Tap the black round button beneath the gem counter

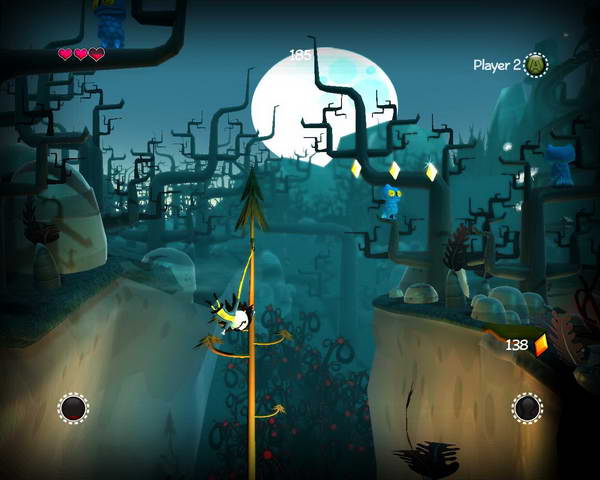[x=527, y=407]
